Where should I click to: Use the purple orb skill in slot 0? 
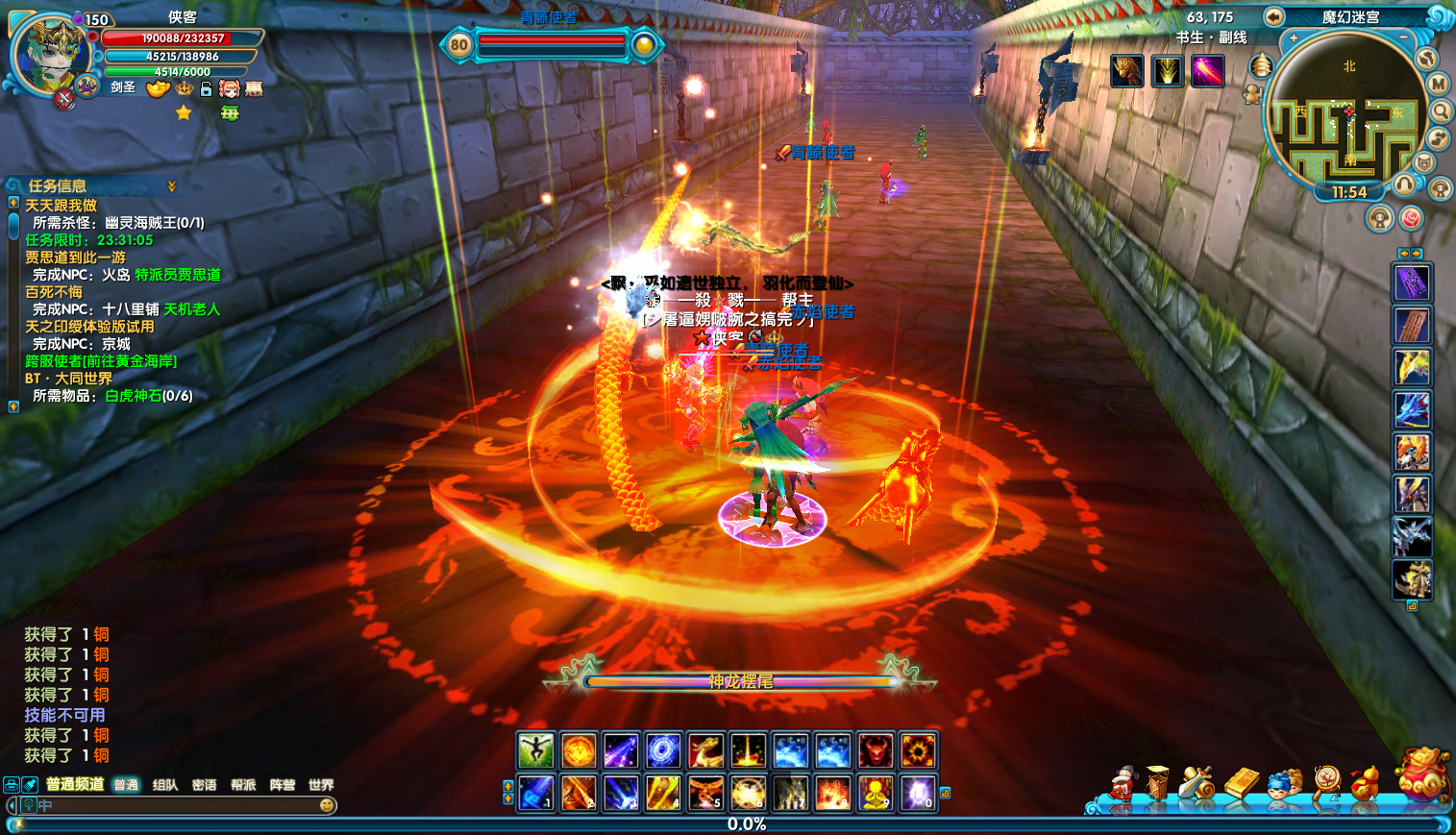918,794
